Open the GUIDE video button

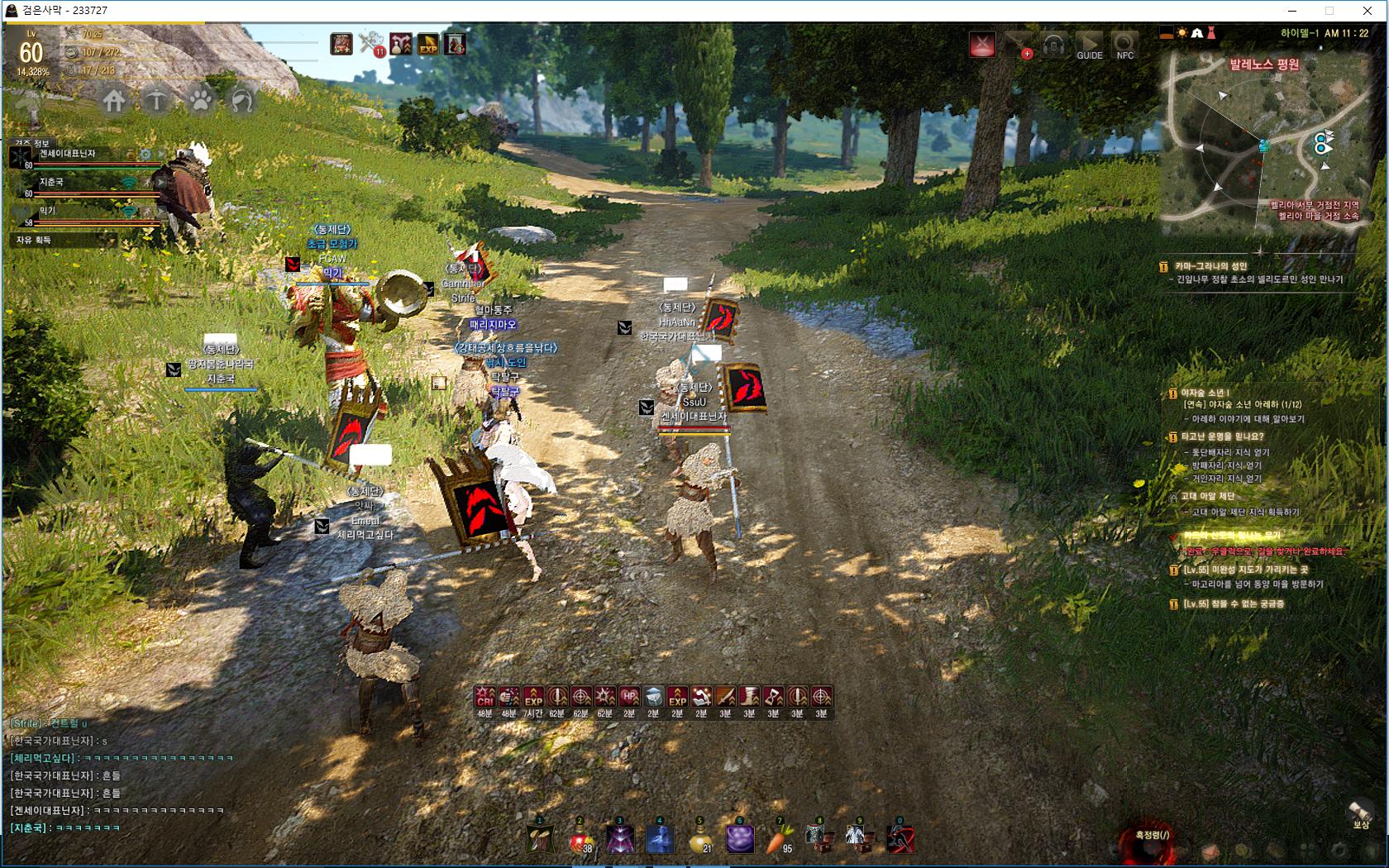[x=1089, y=45]
